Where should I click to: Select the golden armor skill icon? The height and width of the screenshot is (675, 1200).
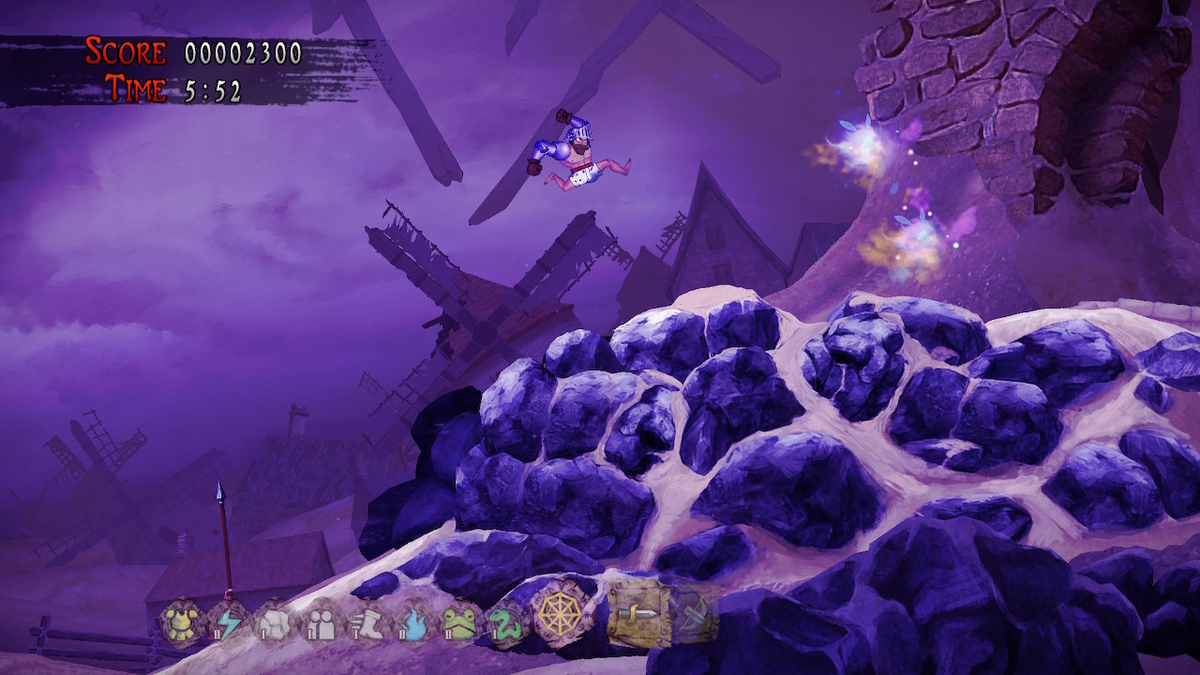click(x=182, y=622)
